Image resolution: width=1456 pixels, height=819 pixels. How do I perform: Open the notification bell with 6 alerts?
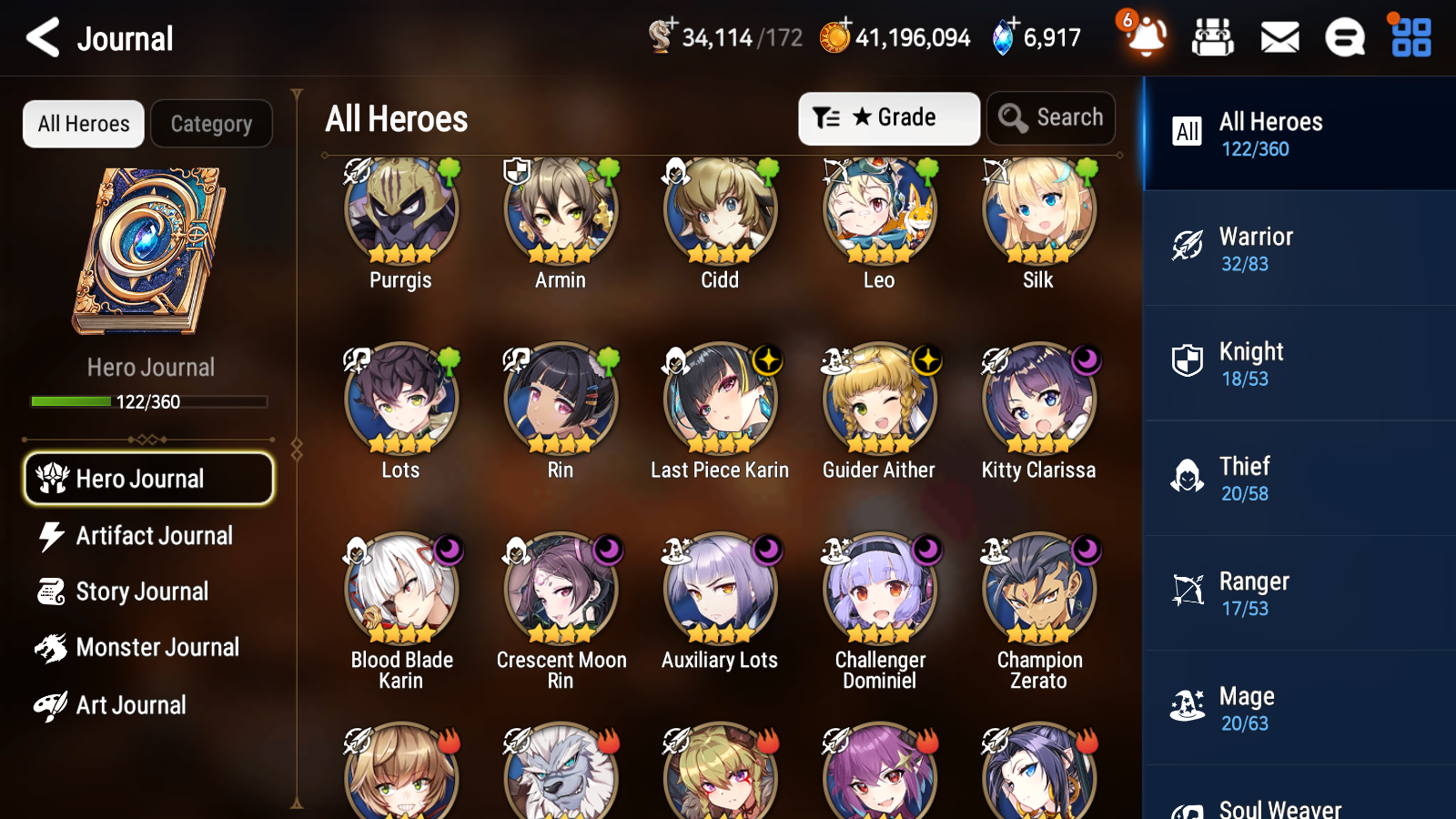click(1146, 38)
